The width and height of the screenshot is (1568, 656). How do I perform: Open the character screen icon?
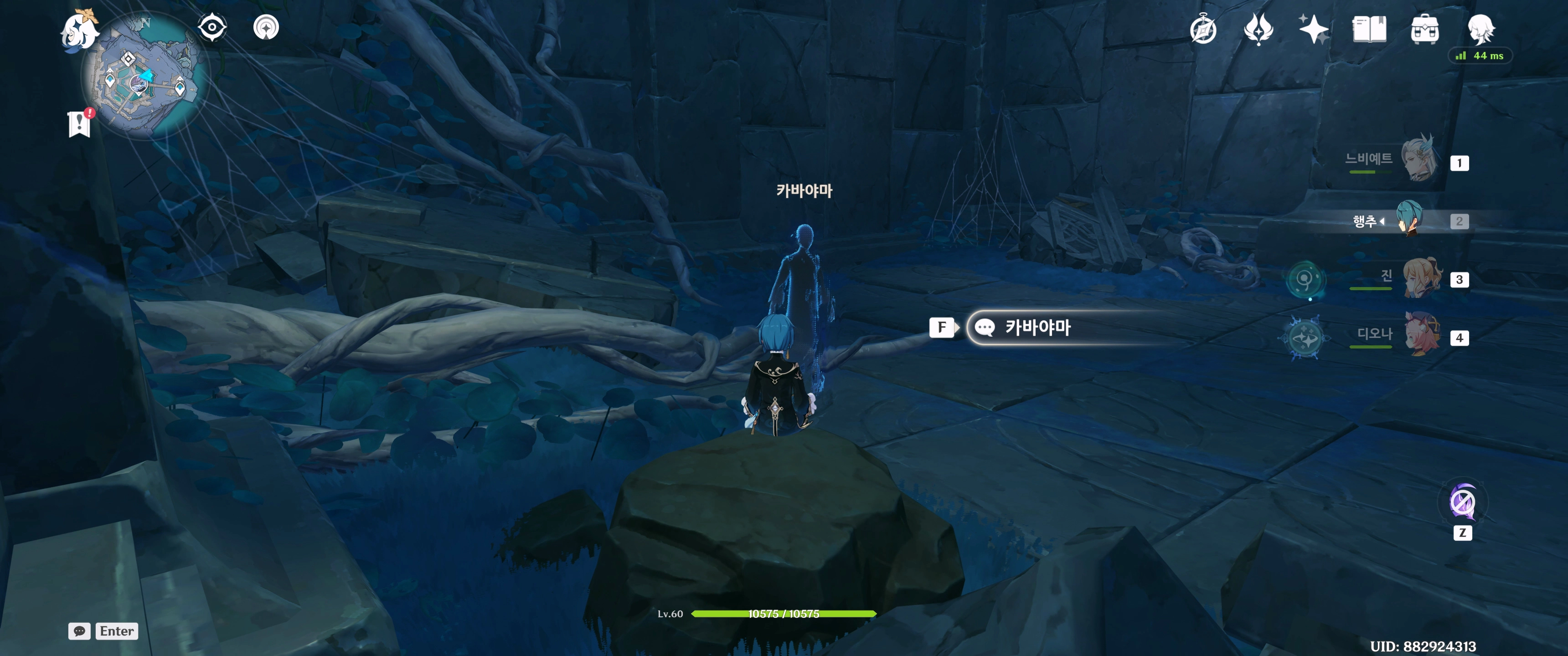pyautogui.click(x=1480, y=28)
